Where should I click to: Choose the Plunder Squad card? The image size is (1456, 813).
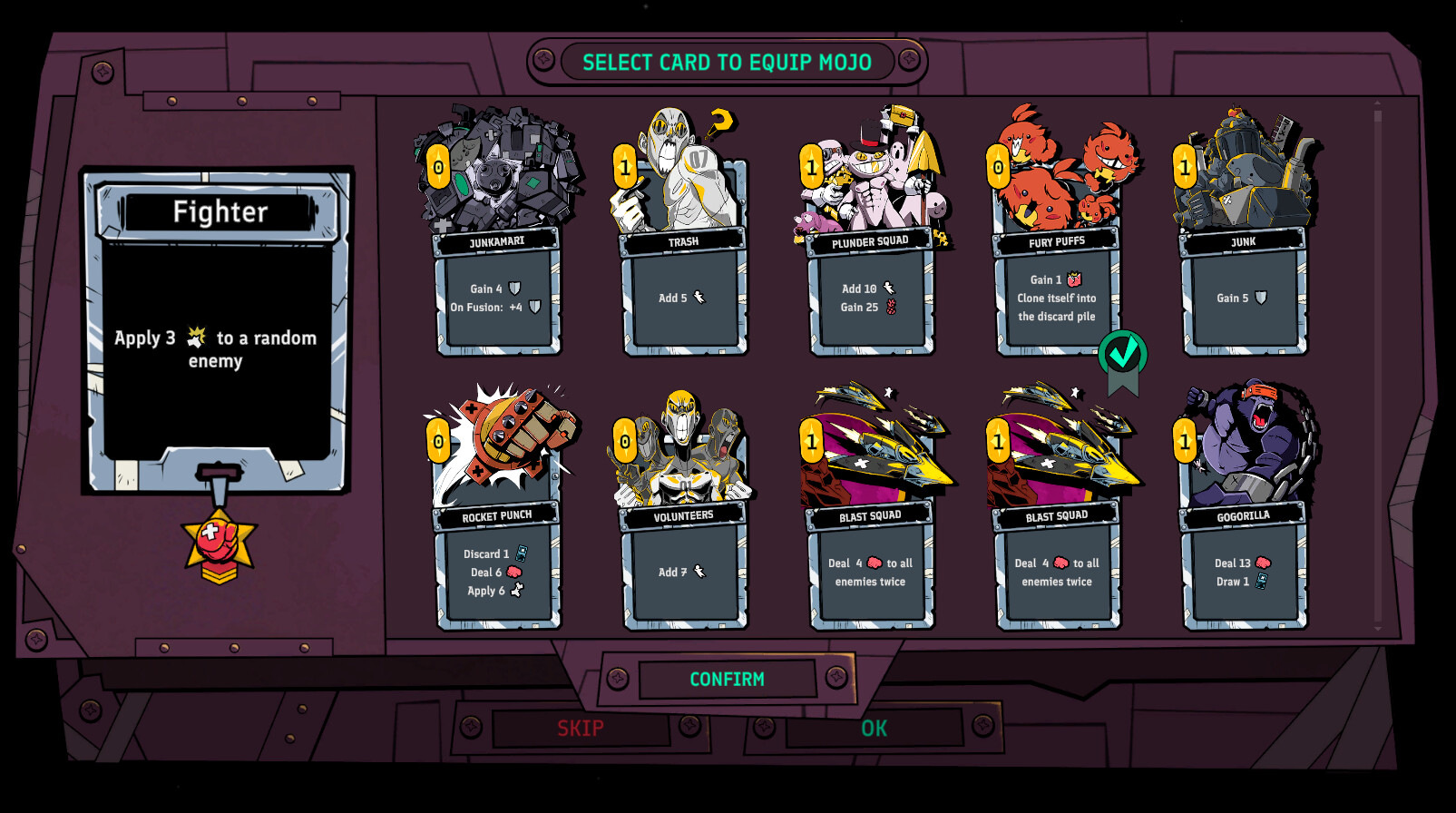(871, 272)
